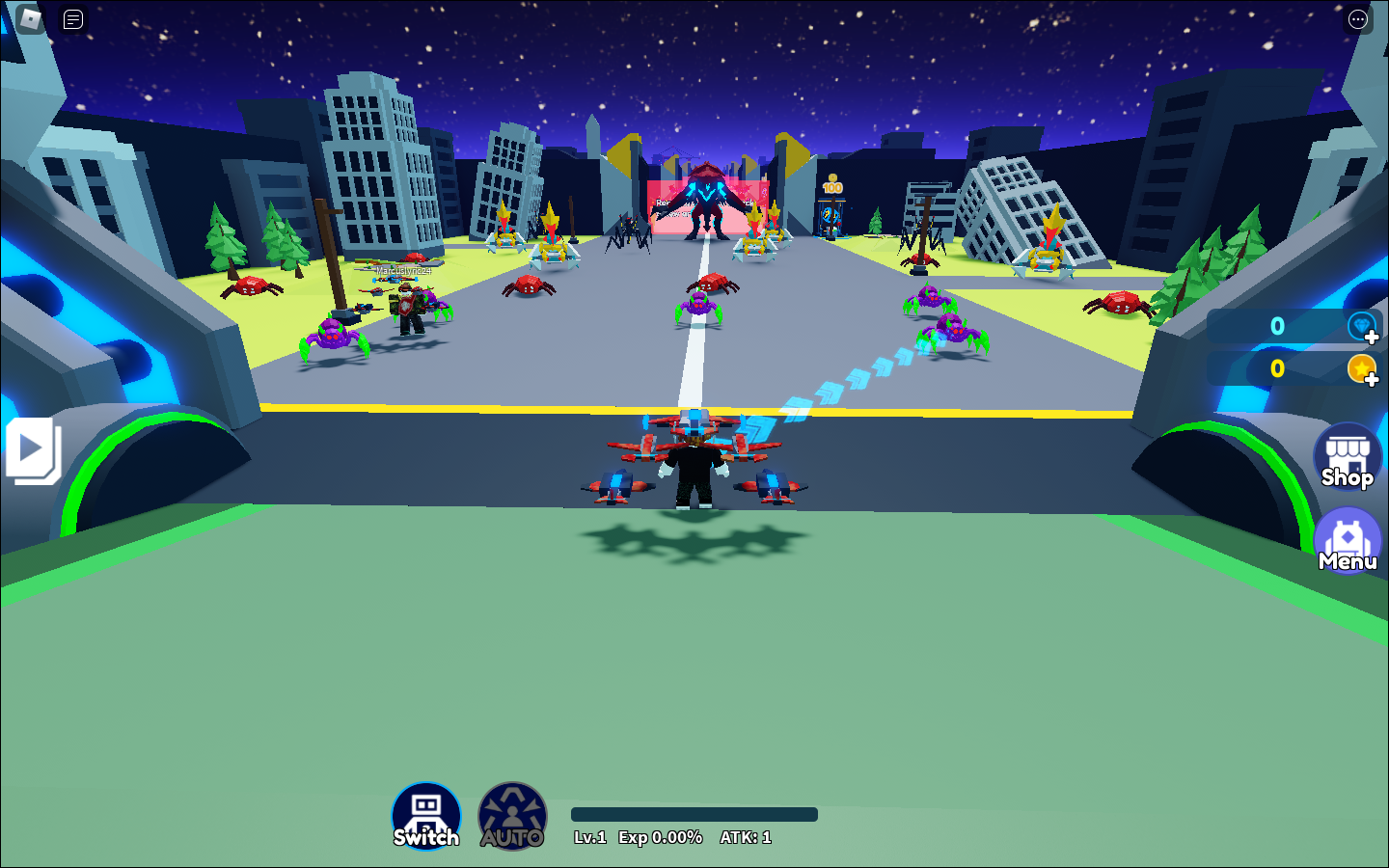Click the Exp progress bar
Image resolution: width=1389 pixels, height=868 pixels.
tap(694, 814)
